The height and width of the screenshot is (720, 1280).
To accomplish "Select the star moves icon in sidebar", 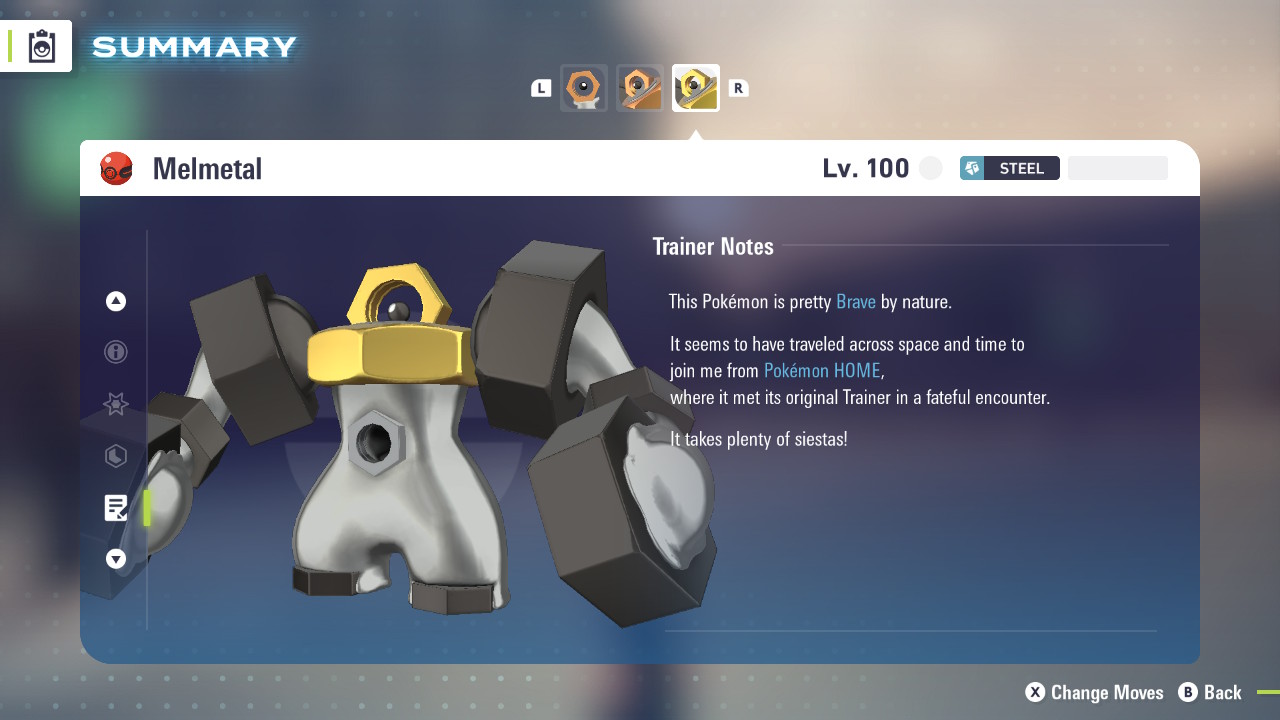I will [x=115, y=404].
